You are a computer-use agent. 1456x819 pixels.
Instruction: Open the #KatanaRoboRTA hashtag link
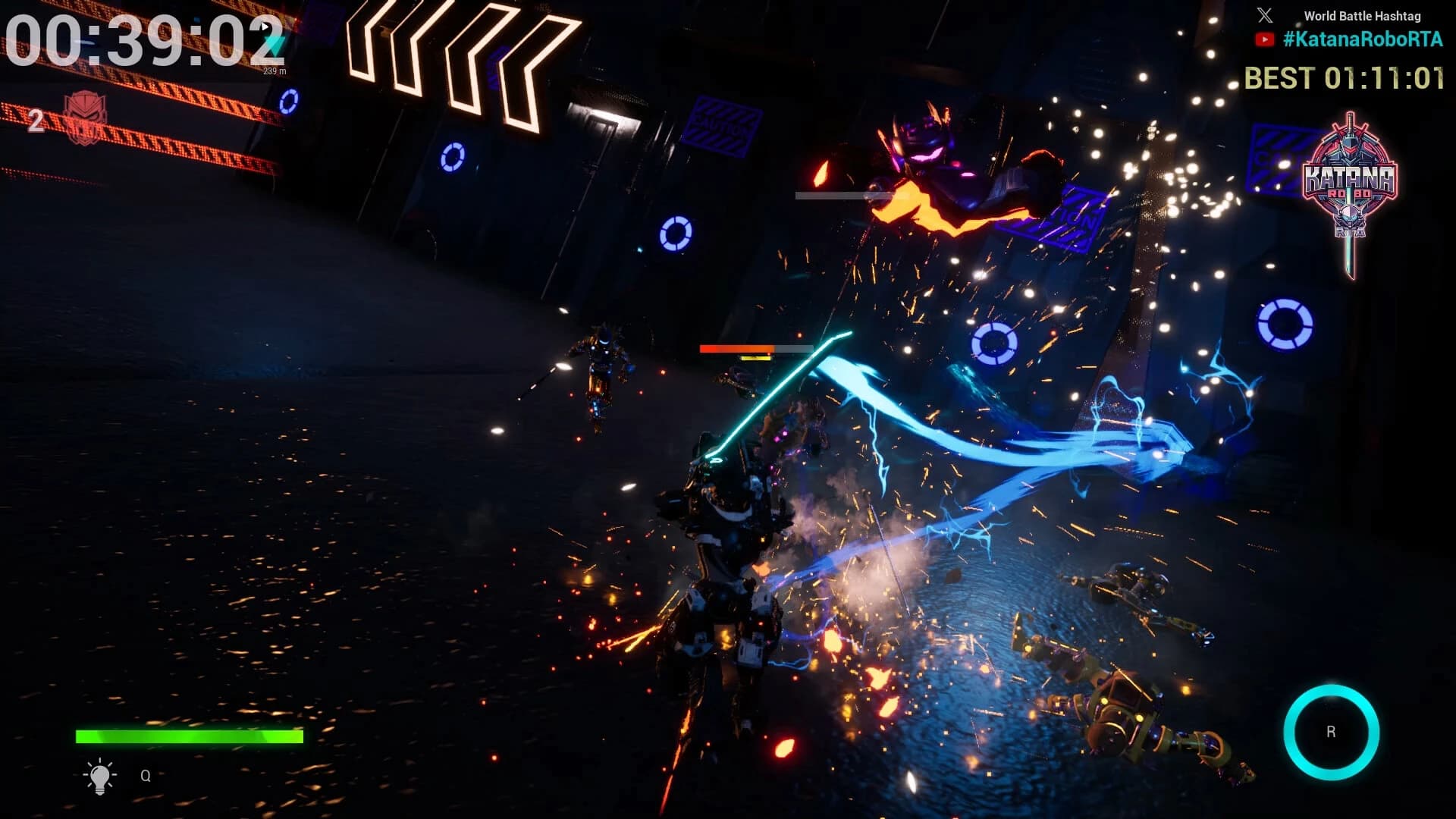point(1363,39)
